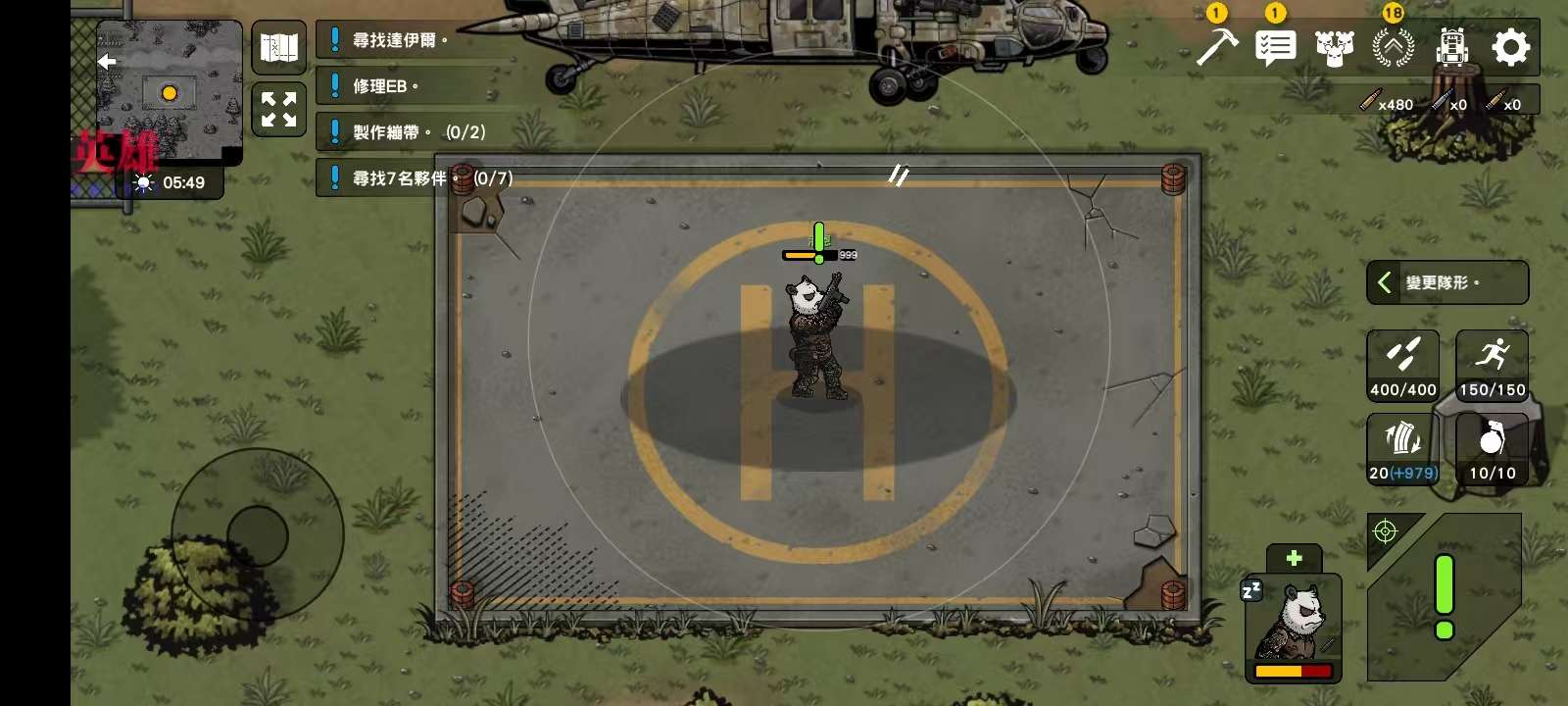Open the backpack inventory

coord(1451,47)
